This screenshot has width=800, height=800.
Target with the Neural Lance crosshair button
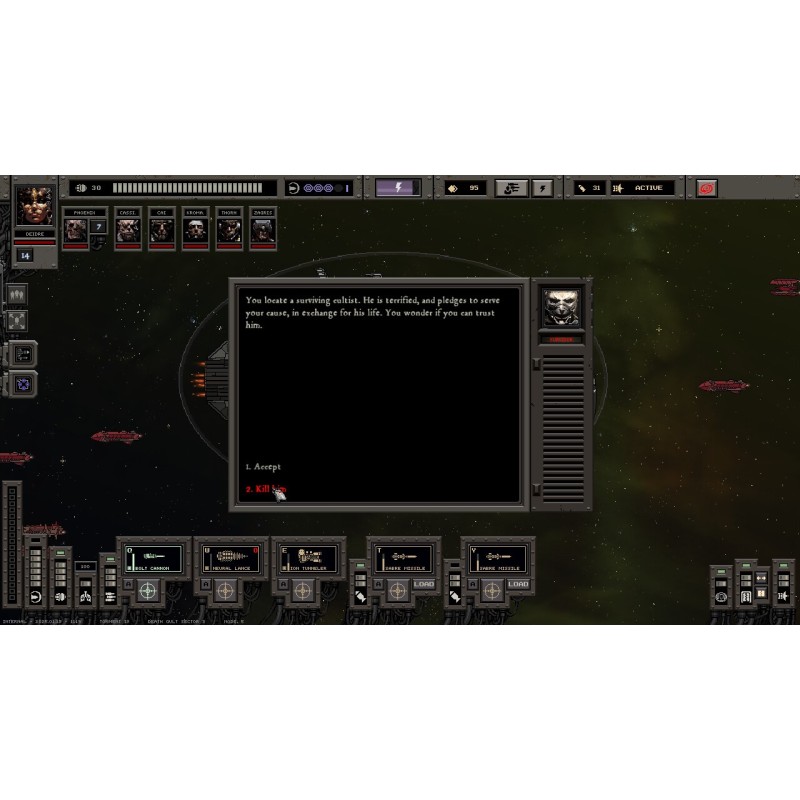click(223, 591)
